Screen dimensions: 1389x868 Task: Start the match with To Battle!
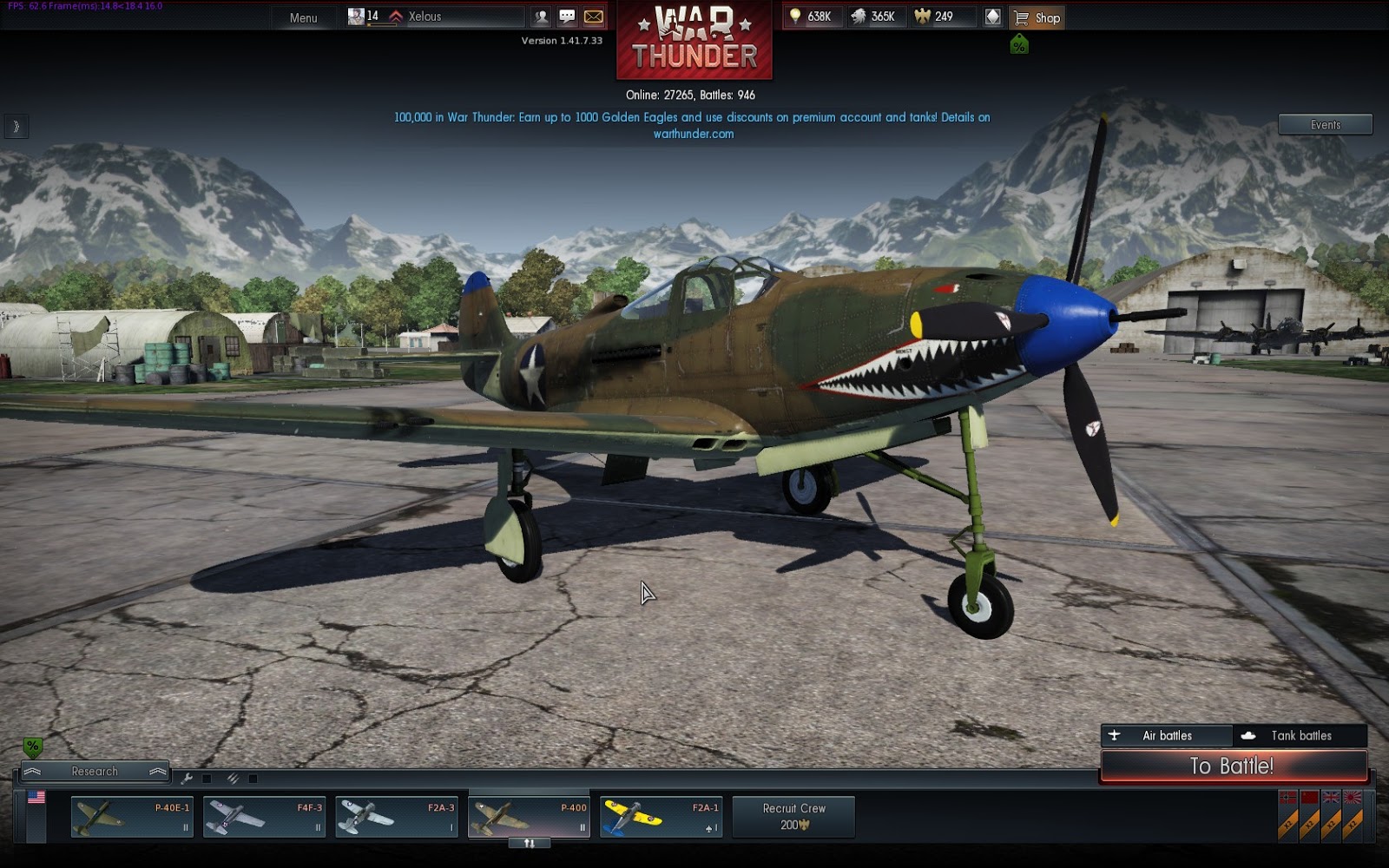tap(1233, 766)
